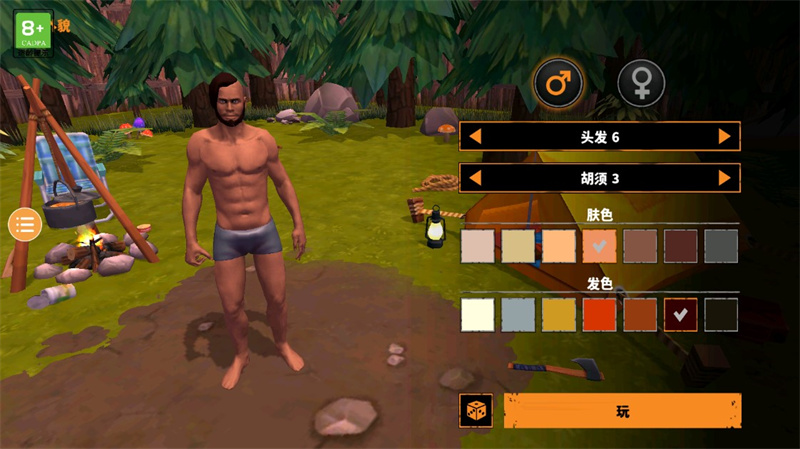
Task: Pick the black hair color swatch
Action: [x=721, y=314]
